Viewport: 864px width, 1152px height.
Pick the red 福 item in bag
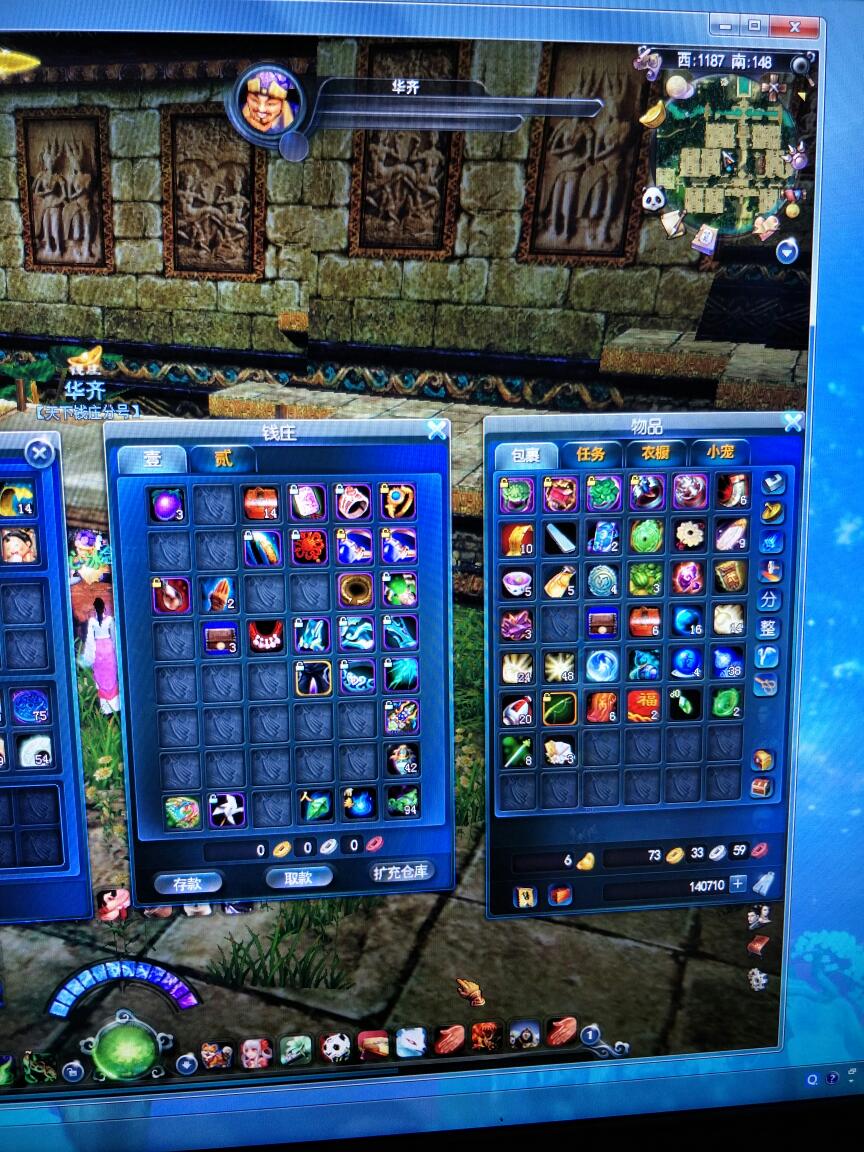coord(645,705)
